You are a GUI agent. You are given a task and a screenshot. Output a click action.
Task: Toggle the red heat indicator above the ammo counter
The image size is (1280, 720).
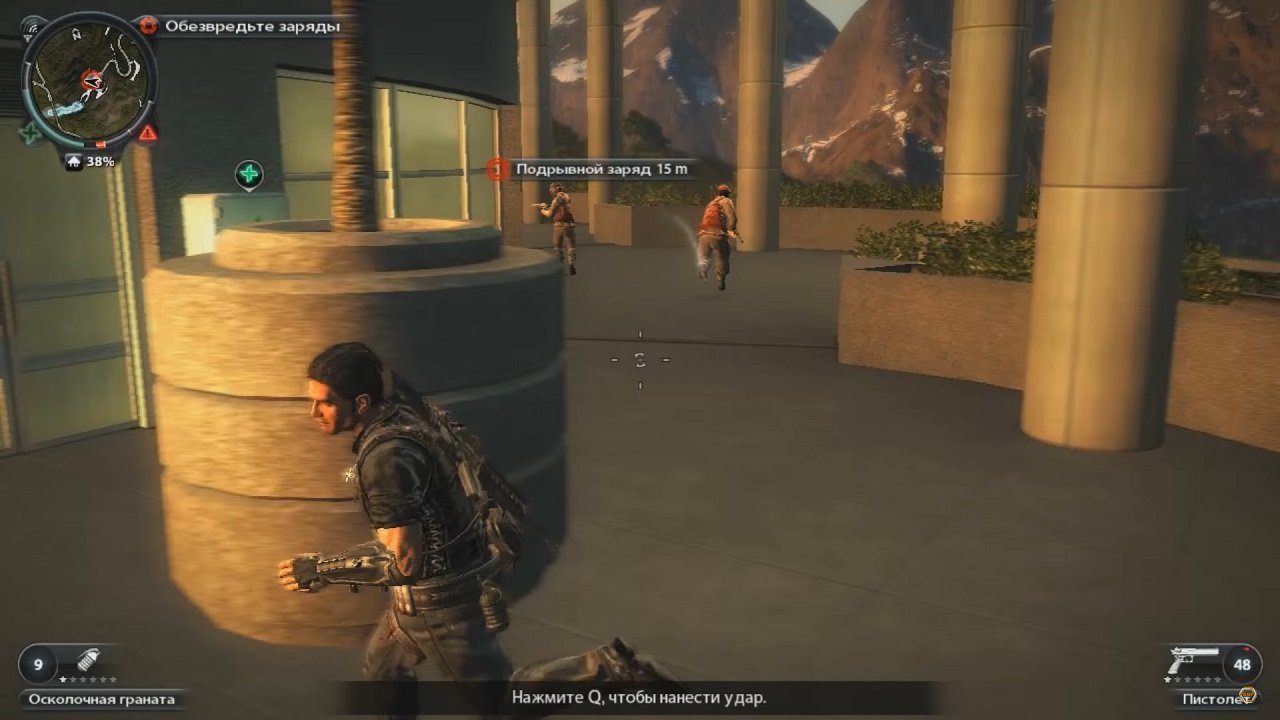pos(1245,649)
